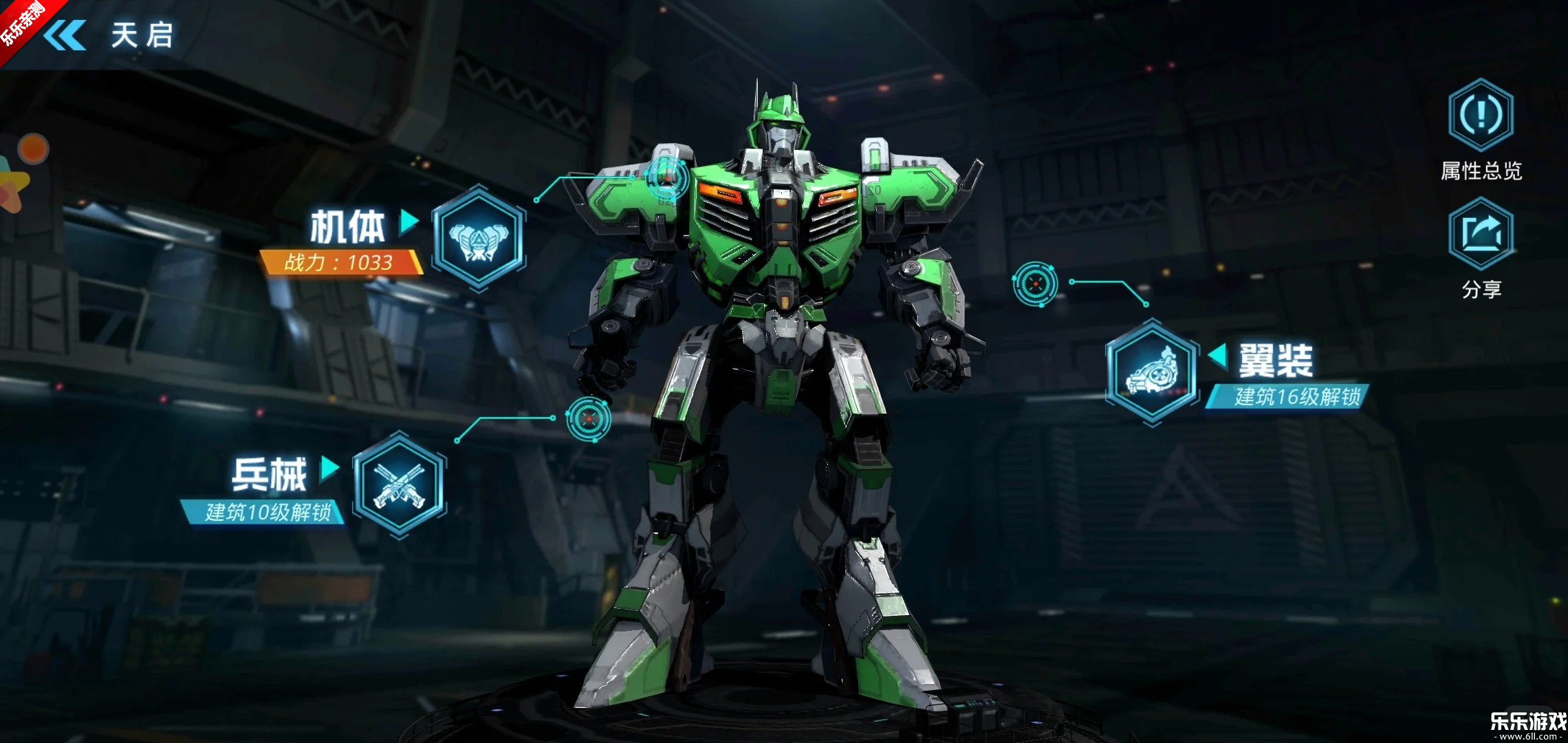Open the 机体 hexagon icon
Image resolution: width=1568 pixels, height=743 pixels.
click(479, 238)
